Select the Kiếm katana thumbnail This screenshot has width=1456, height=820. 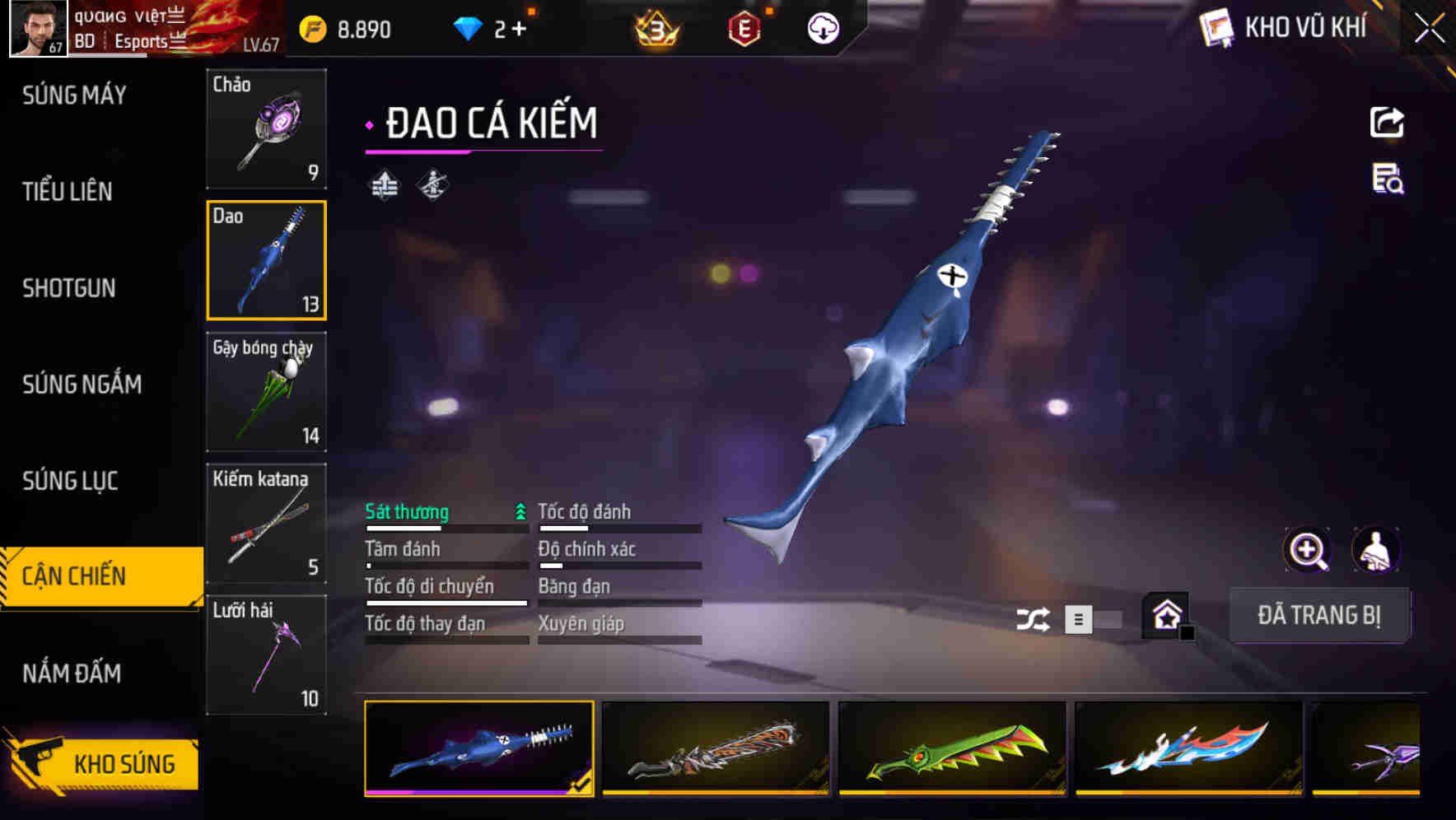pos(266,524)
